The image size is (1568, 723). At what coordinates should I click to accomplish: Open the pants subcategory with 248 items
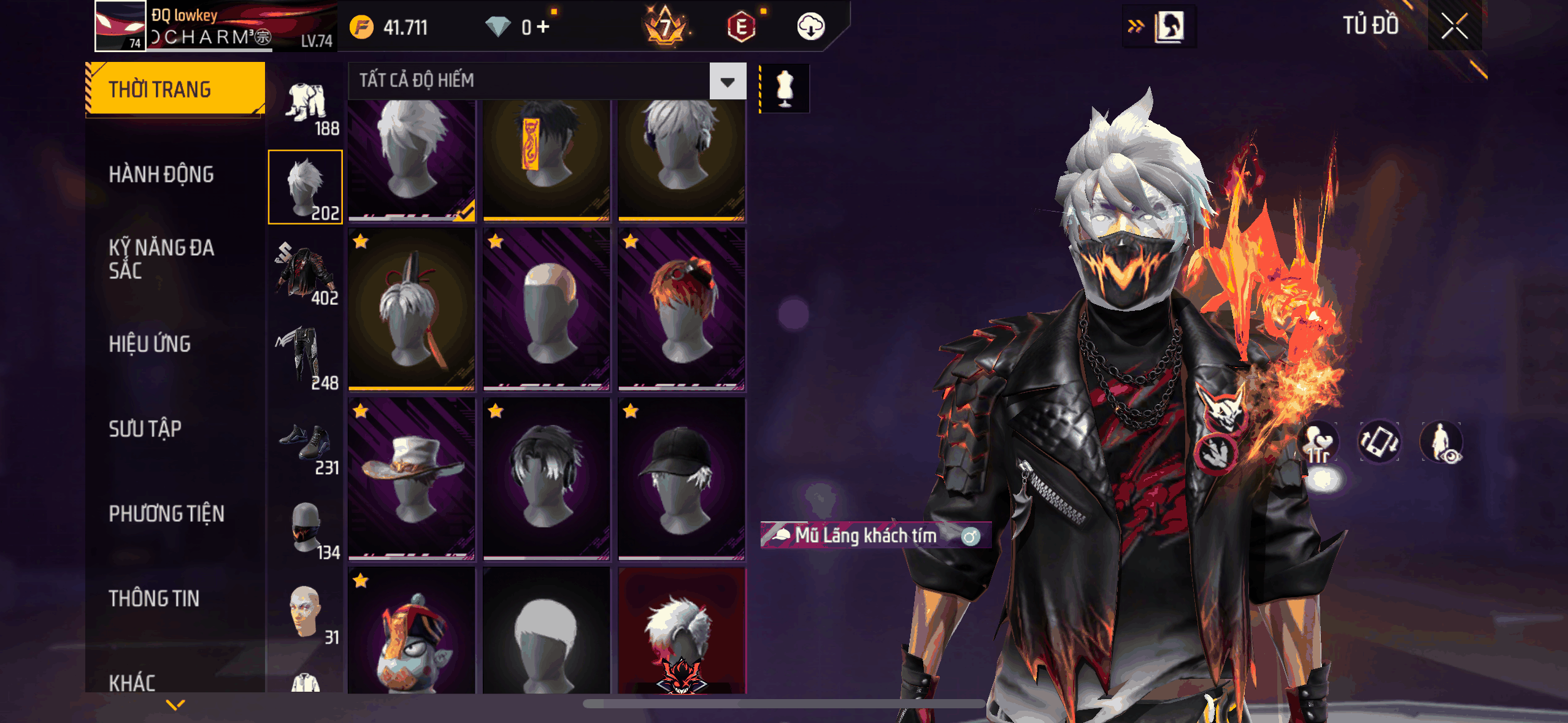point(306,358)
